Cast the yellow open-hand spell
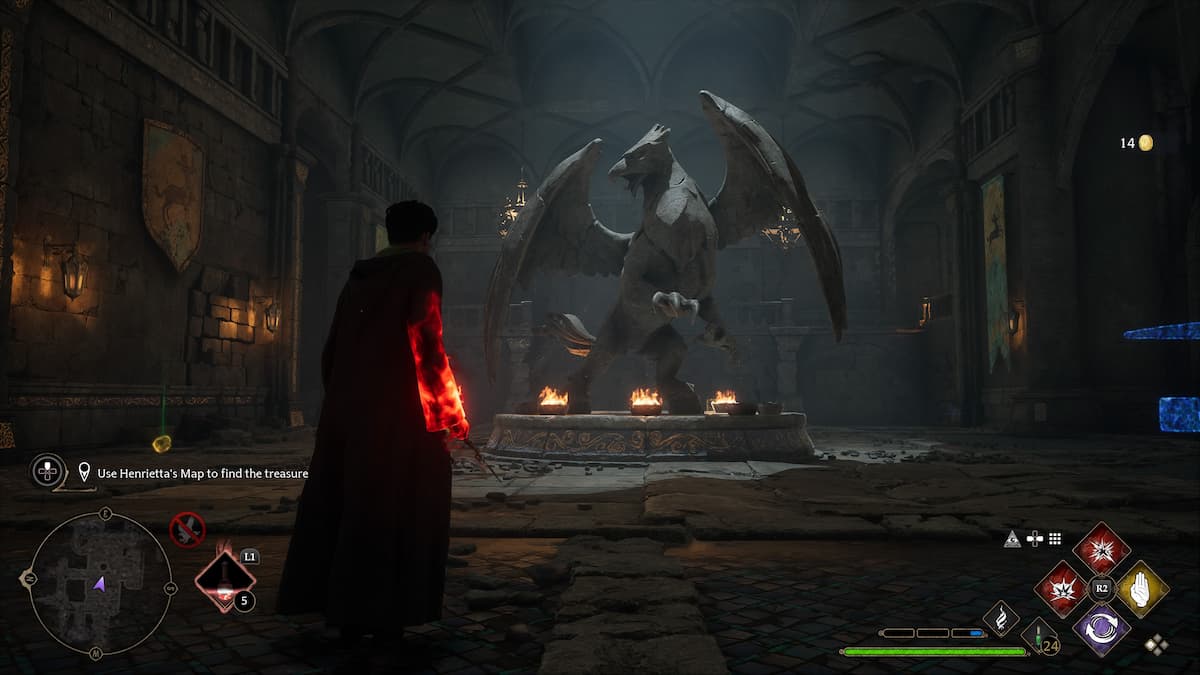1200x675 pixels. click(1142, 588)
